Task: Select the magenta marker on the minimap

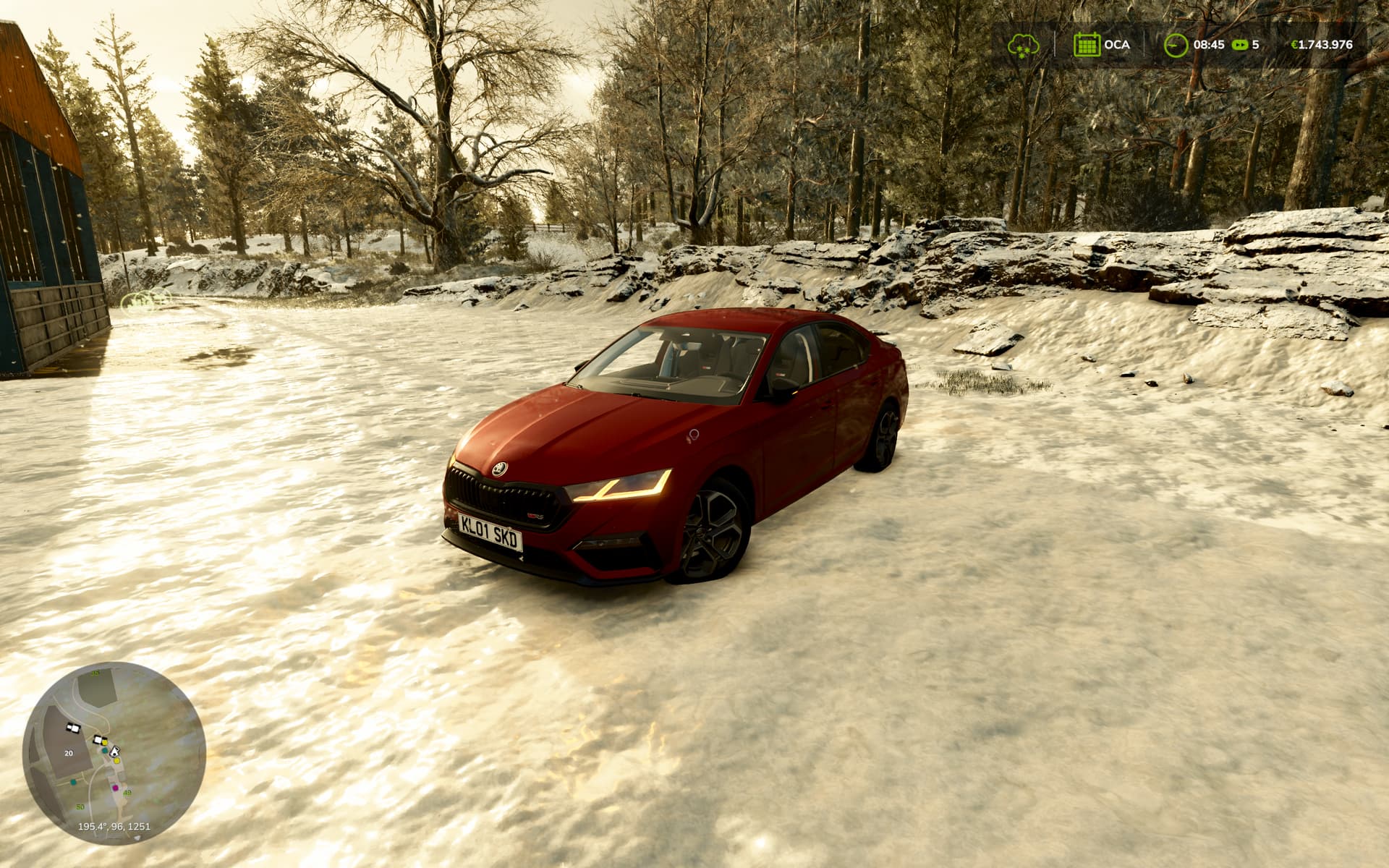Action: point(115,787)
